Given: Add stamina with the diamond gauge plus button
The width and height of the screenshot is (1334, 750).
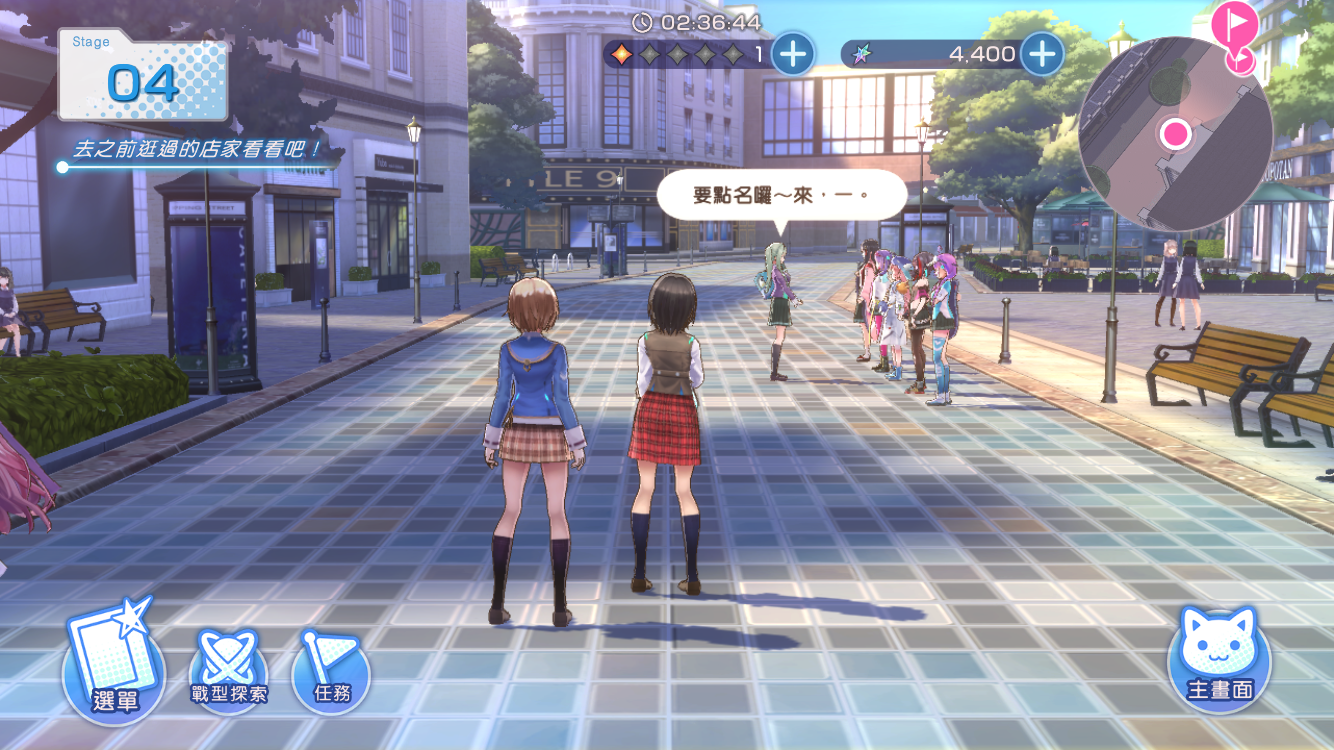Looking at the screenshot, I should [x=793, y=53].
